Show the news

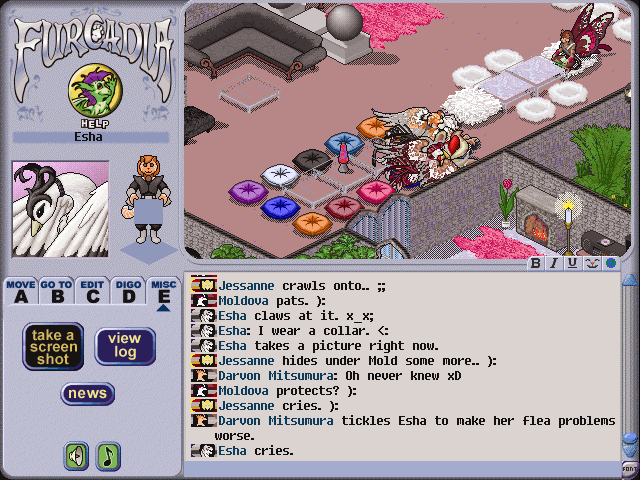87,394
